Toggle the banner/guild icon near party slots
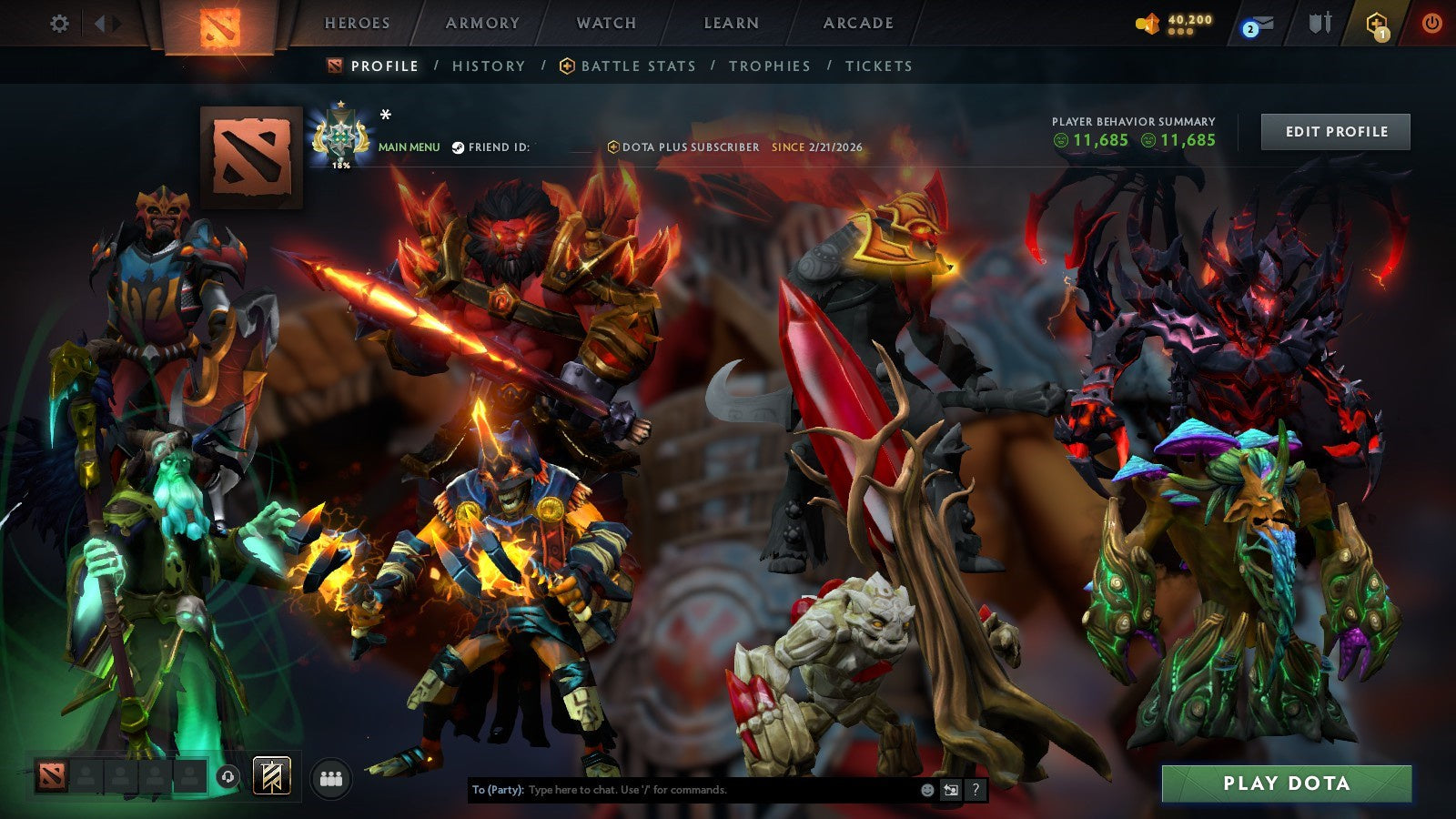 click(270, 775)
